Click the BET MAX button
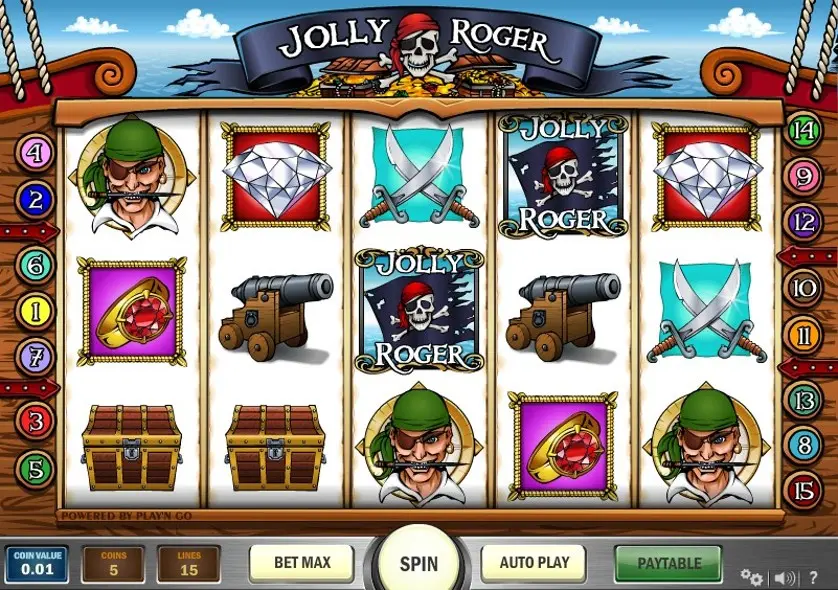The image size is (838, 590). pyautogui.click(x=301, y=563)
